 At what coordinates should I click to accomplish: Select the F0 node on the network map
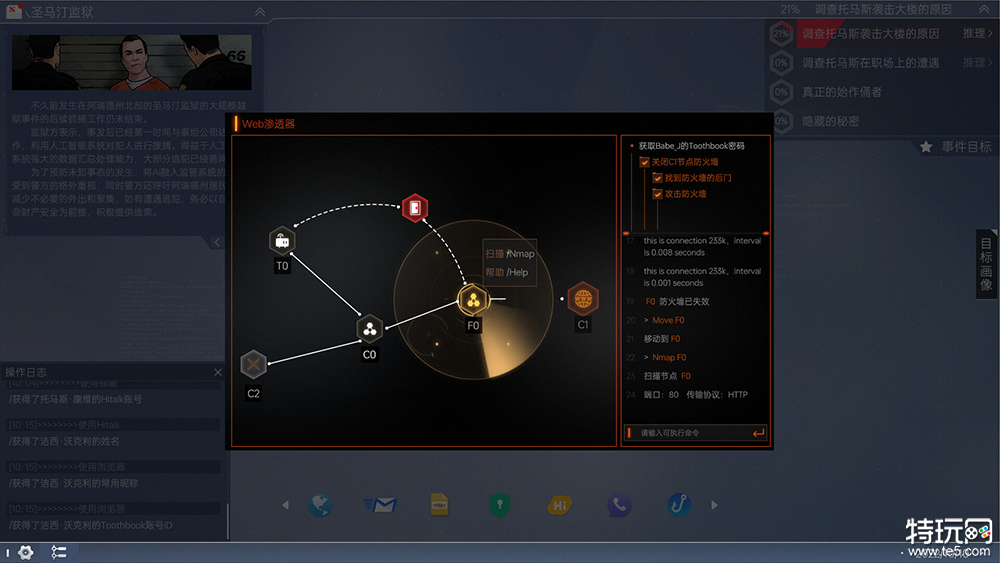click(x=473, y=299)
